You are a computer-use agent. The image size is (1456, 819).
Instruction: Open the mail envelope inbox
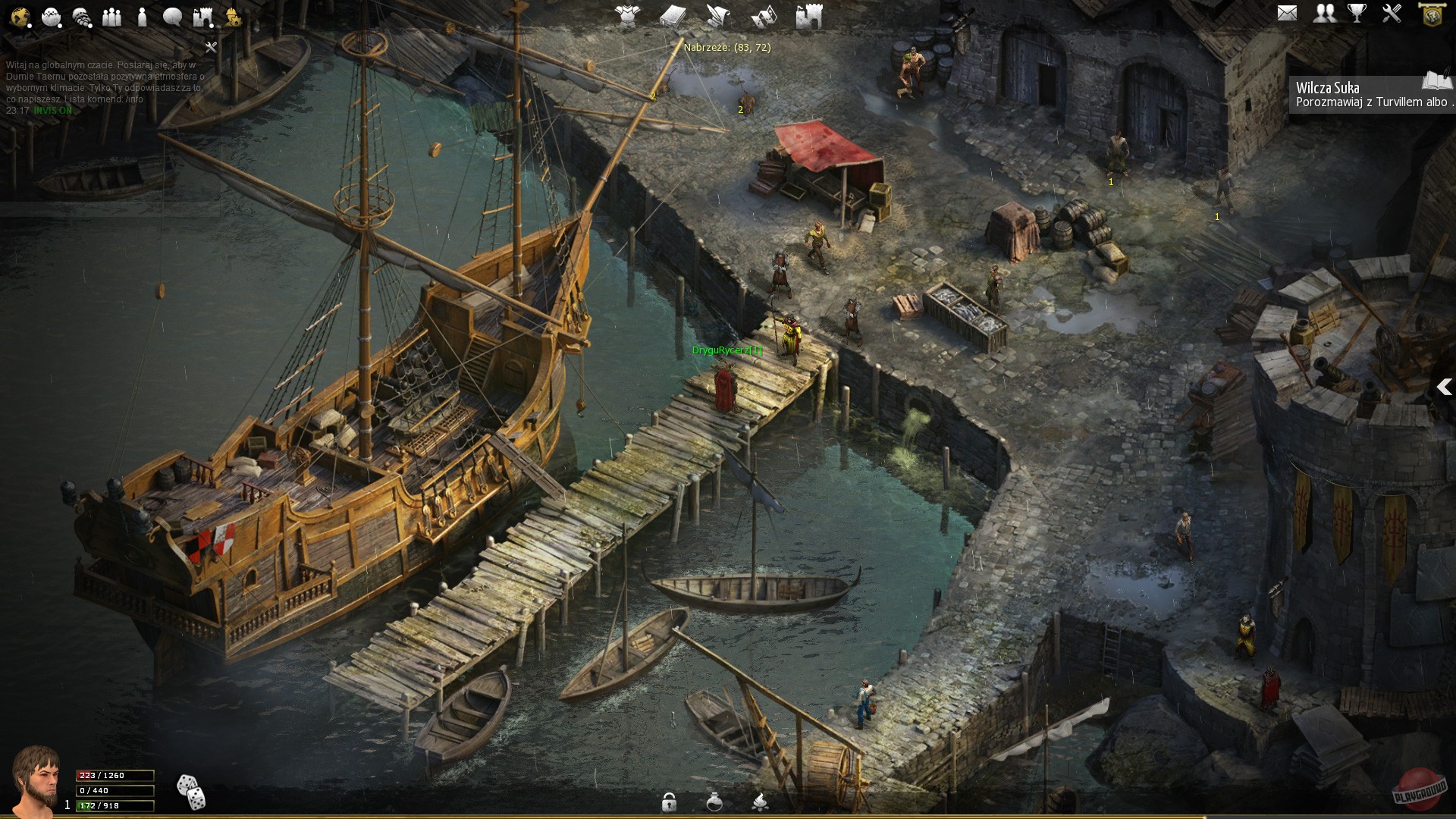pyautogui.click(x=1287, y=13)
